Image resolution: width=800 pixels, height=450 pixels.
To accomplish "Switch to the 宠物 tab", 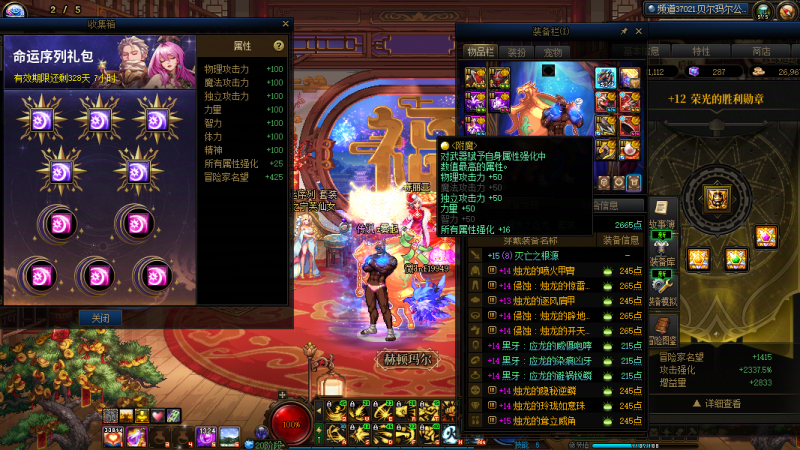I will (x=551, y=51).
